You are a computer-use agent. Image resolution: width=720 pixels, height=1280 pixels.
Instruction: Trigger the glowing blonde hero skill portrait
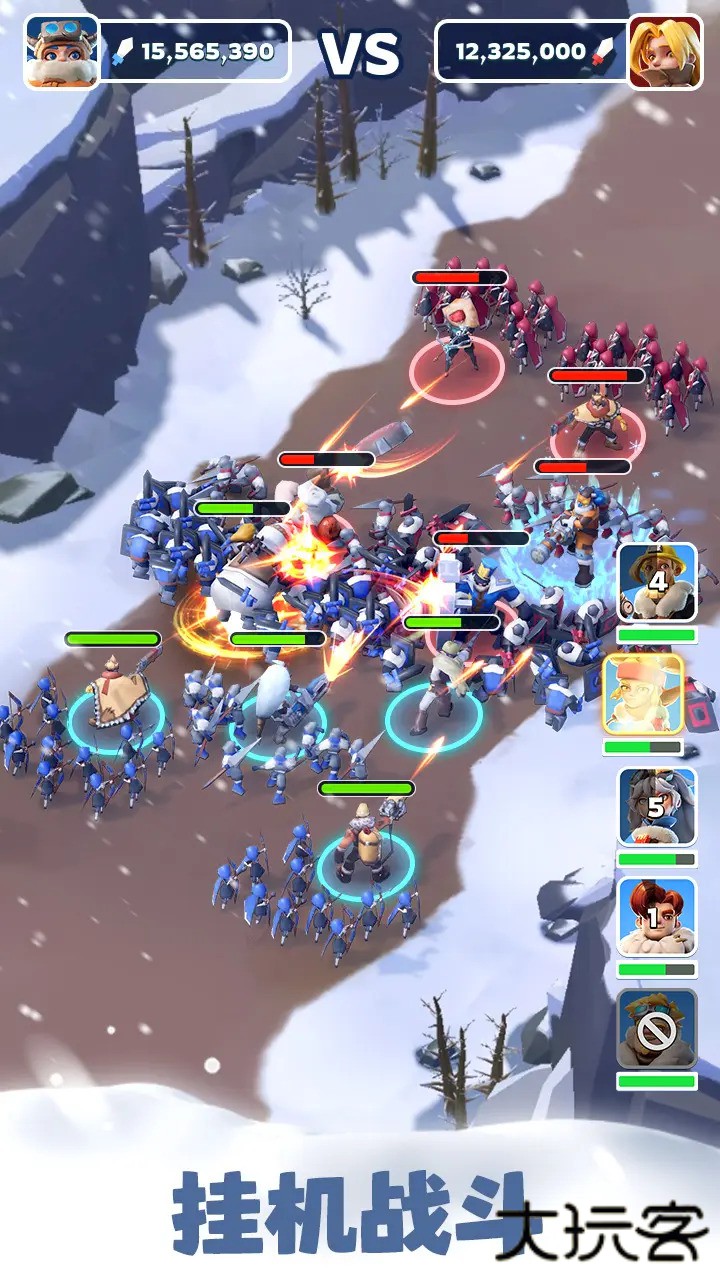tap(643, 695)
